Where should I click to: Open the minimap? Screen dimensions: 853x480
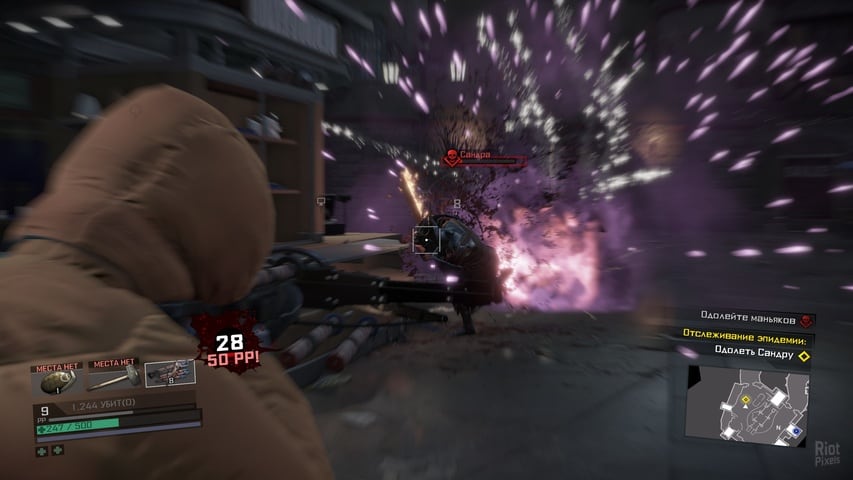747,404
